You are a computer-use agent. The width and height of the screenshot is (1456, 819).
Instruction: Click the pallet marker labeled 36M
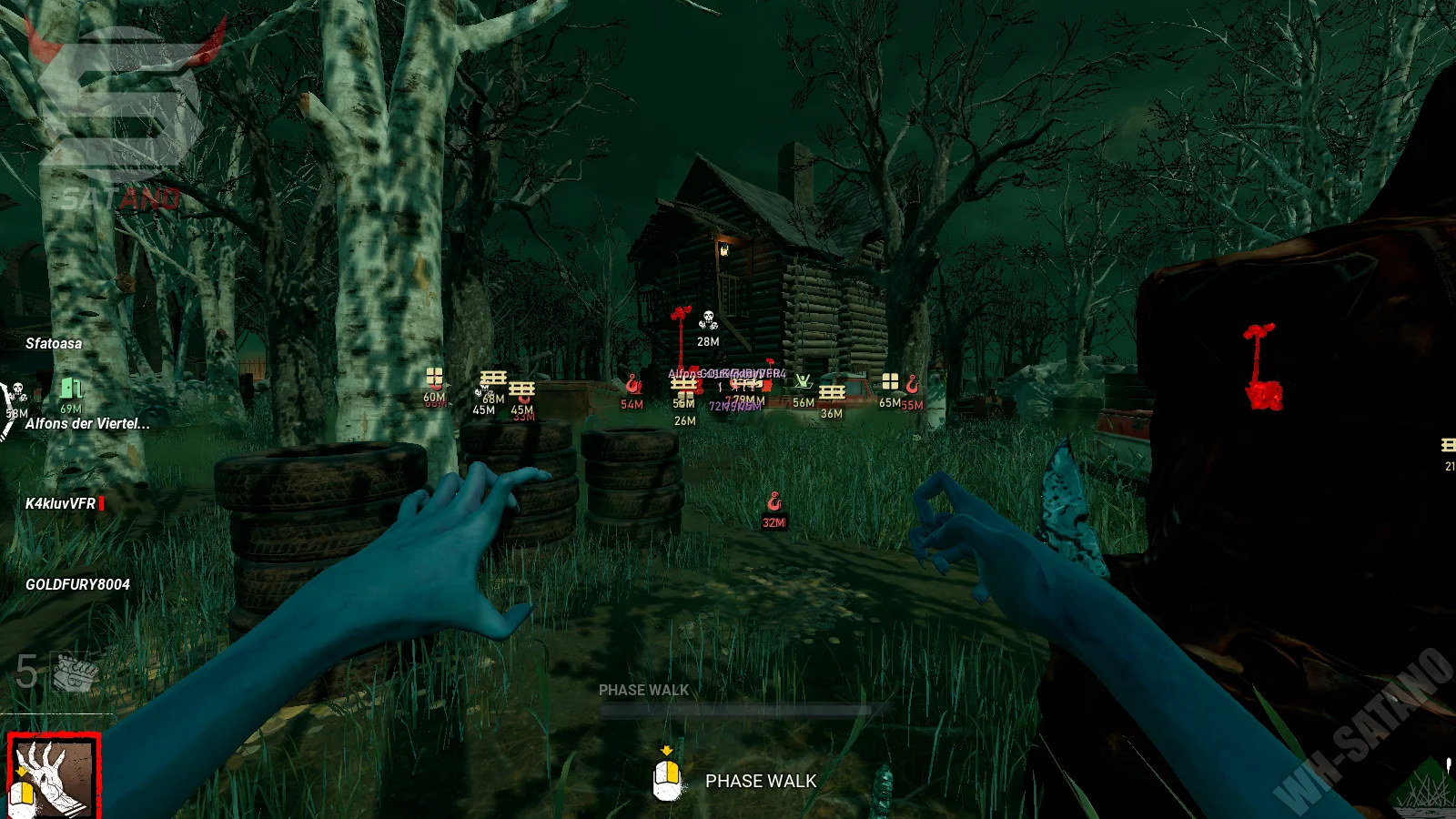pos(832,392)
